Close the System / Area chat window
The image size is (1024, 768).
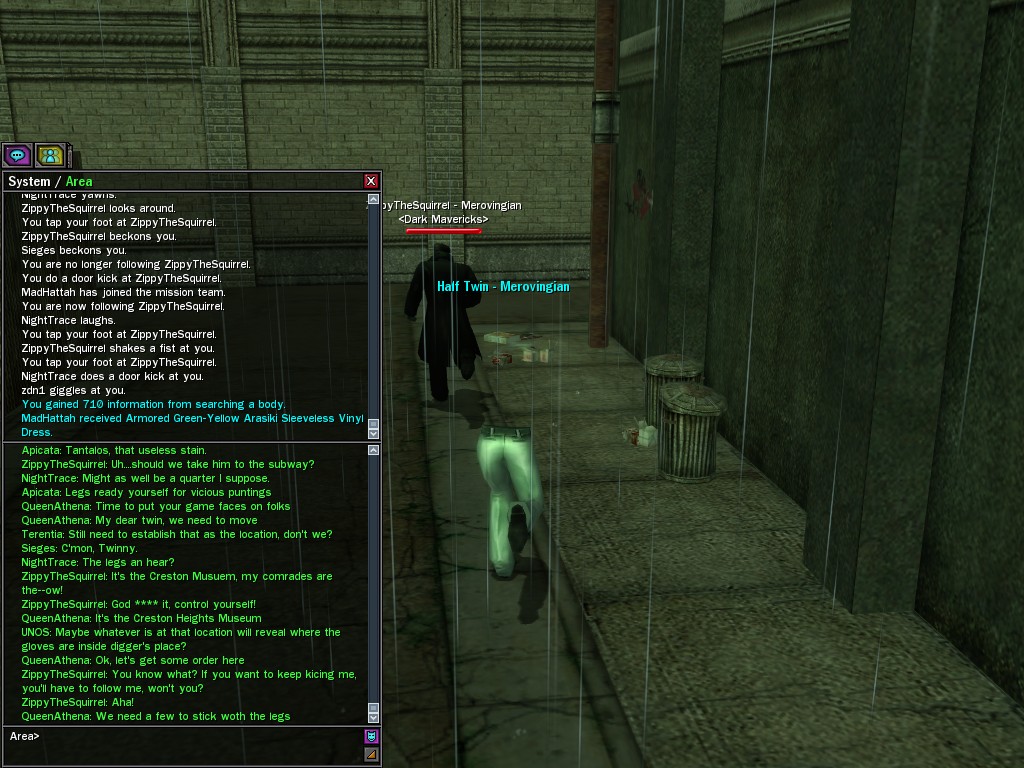pos(371,181)
